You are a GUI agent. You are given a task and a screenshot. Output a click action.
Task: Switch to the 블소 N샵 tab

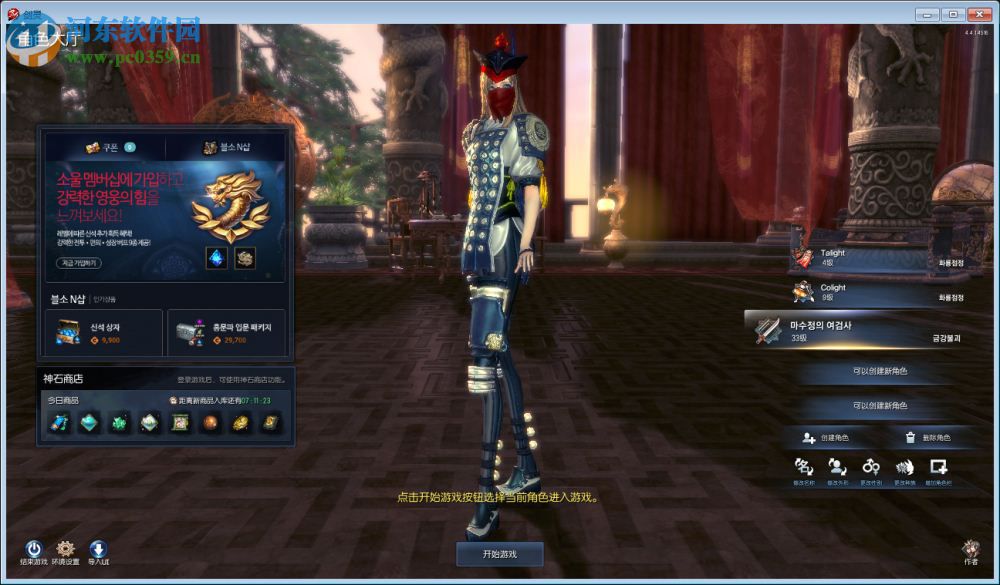coord(228,147)
